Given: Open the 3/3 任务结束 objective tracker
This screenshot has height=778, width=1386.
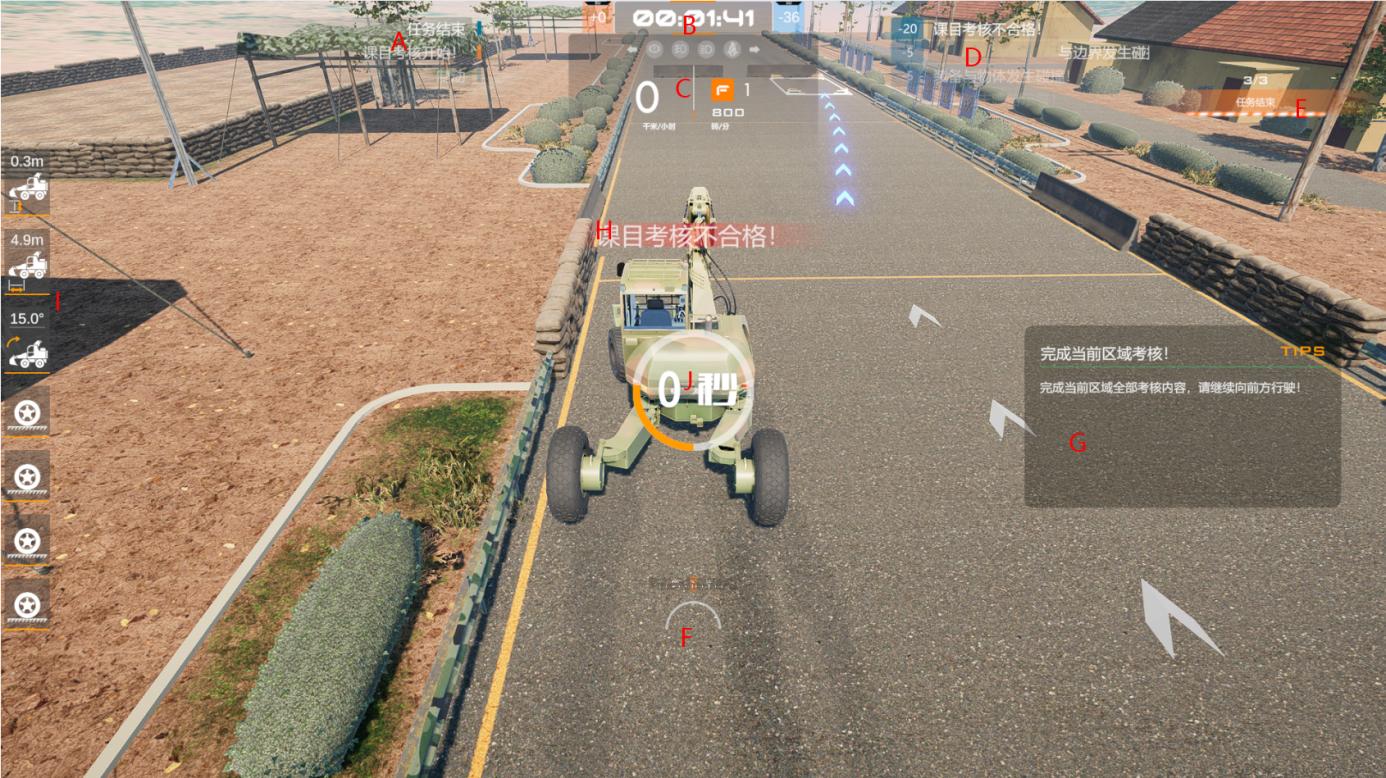Looking at the screenshot, I should tap(1255, 91).
